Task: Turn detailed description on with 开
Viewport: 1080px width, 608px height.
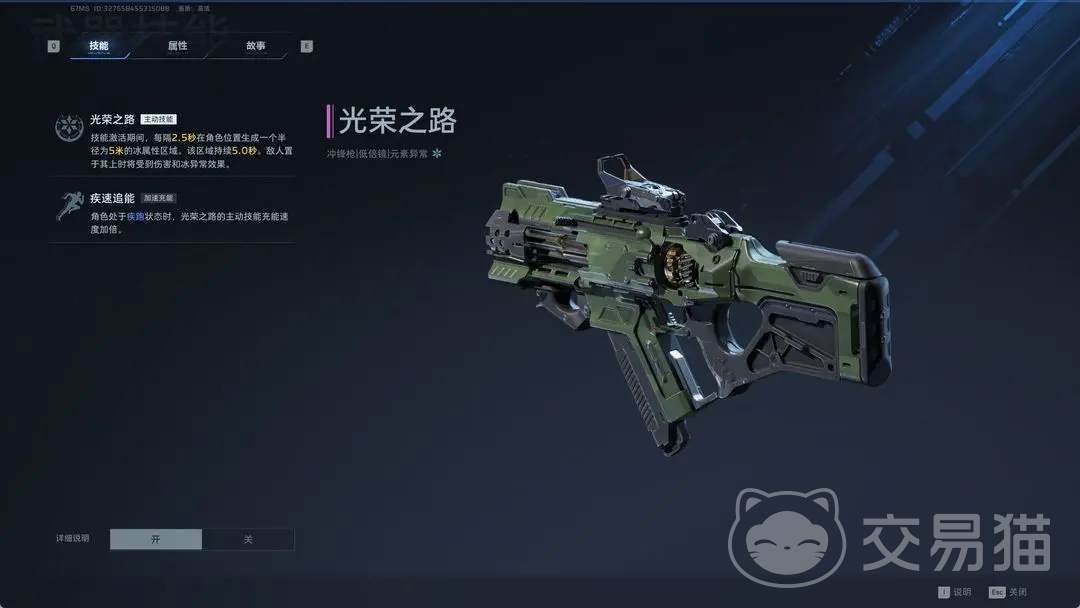Action: point(156,539)
